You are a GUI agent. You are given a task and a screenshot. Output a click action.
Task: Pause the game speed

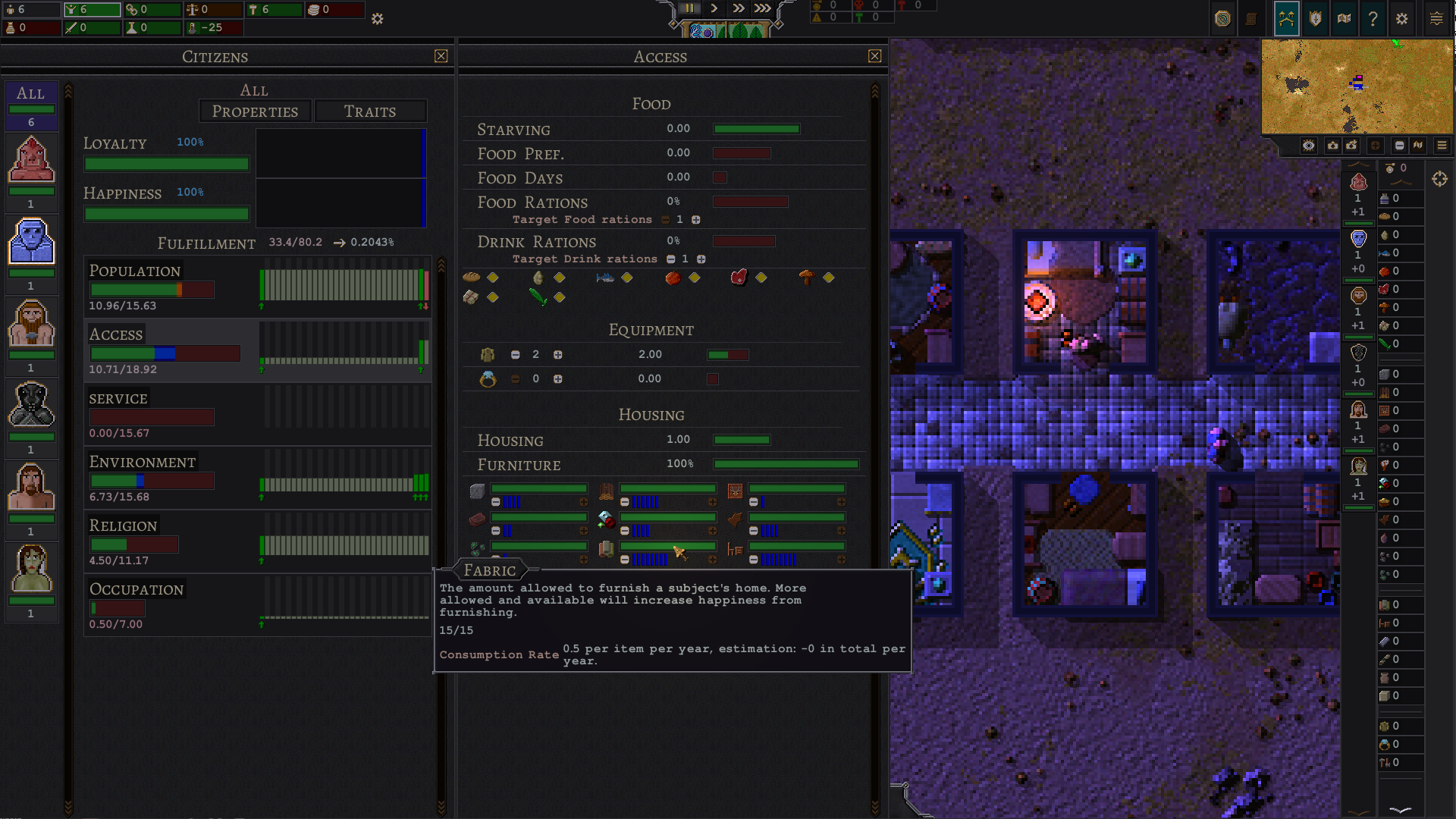689,8
